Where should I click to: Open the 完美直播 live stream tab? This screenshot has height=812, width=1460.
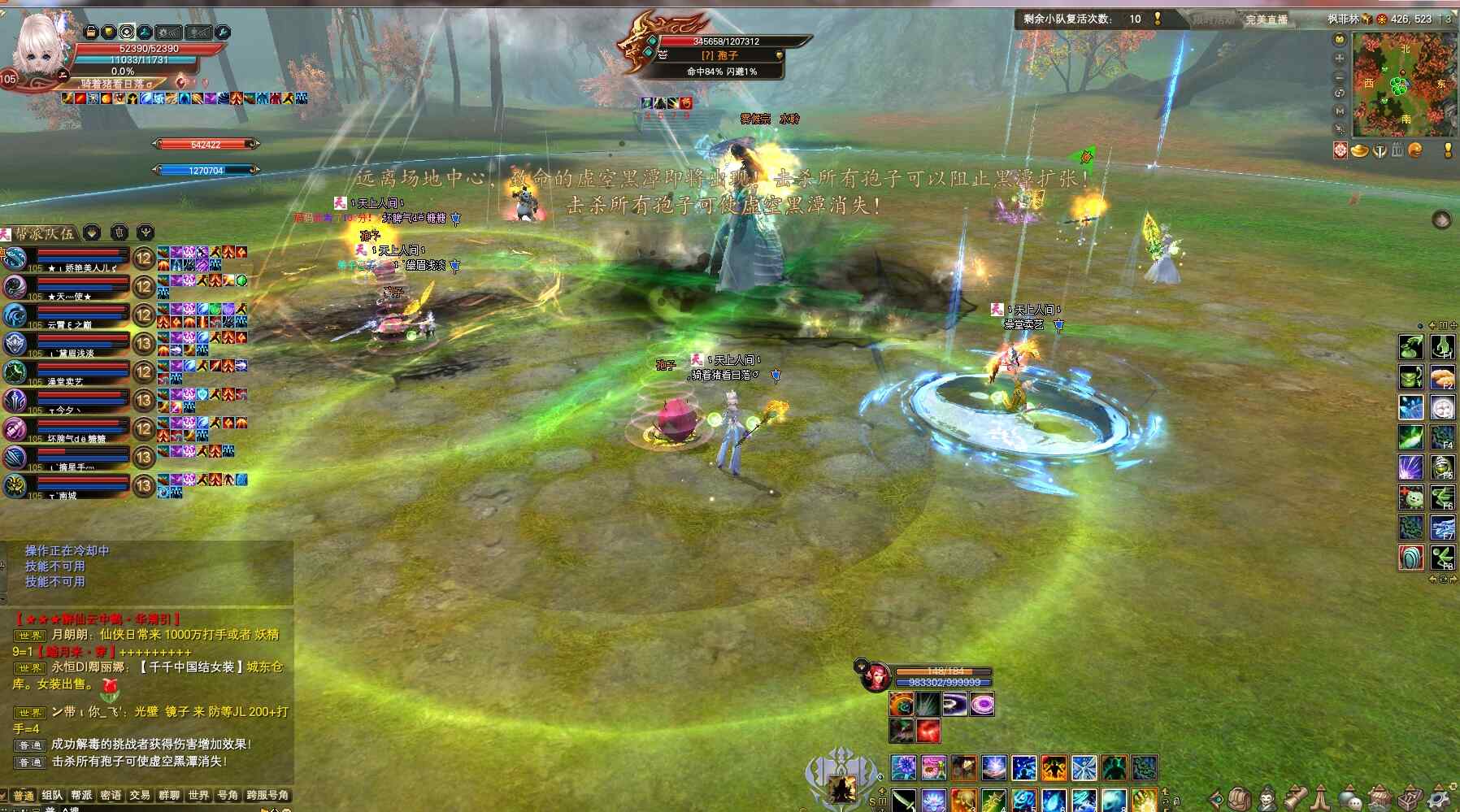pos(1266,20)
